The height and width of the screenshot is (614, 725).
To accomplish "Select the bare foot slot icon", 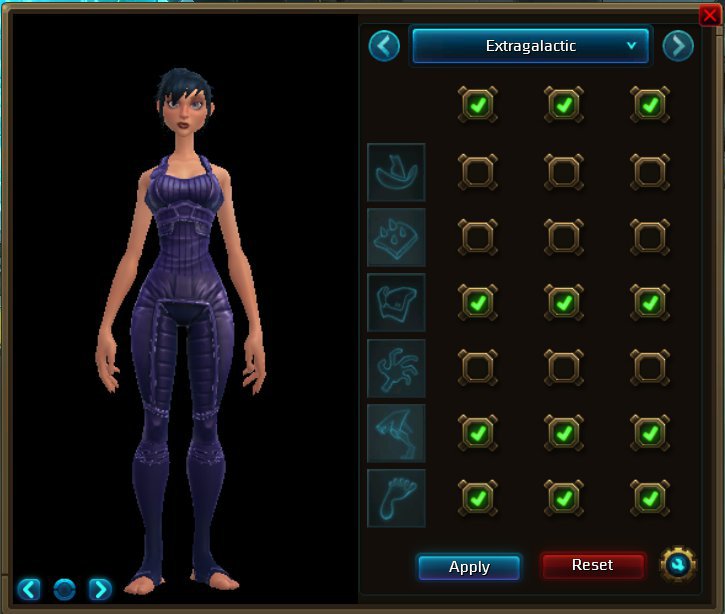I will click(396, 497).
